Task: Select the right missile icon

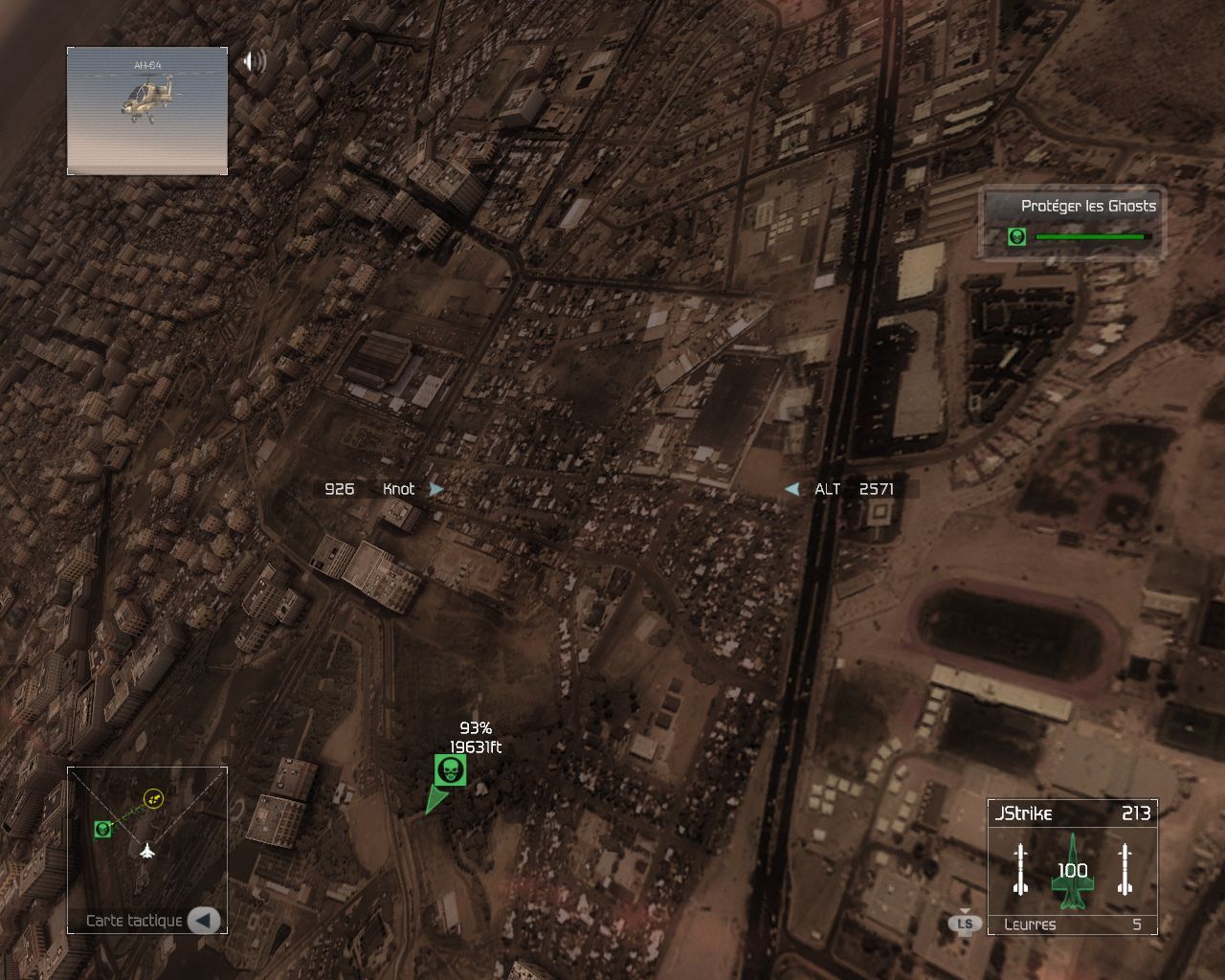Action: [x=1125, y=870]
